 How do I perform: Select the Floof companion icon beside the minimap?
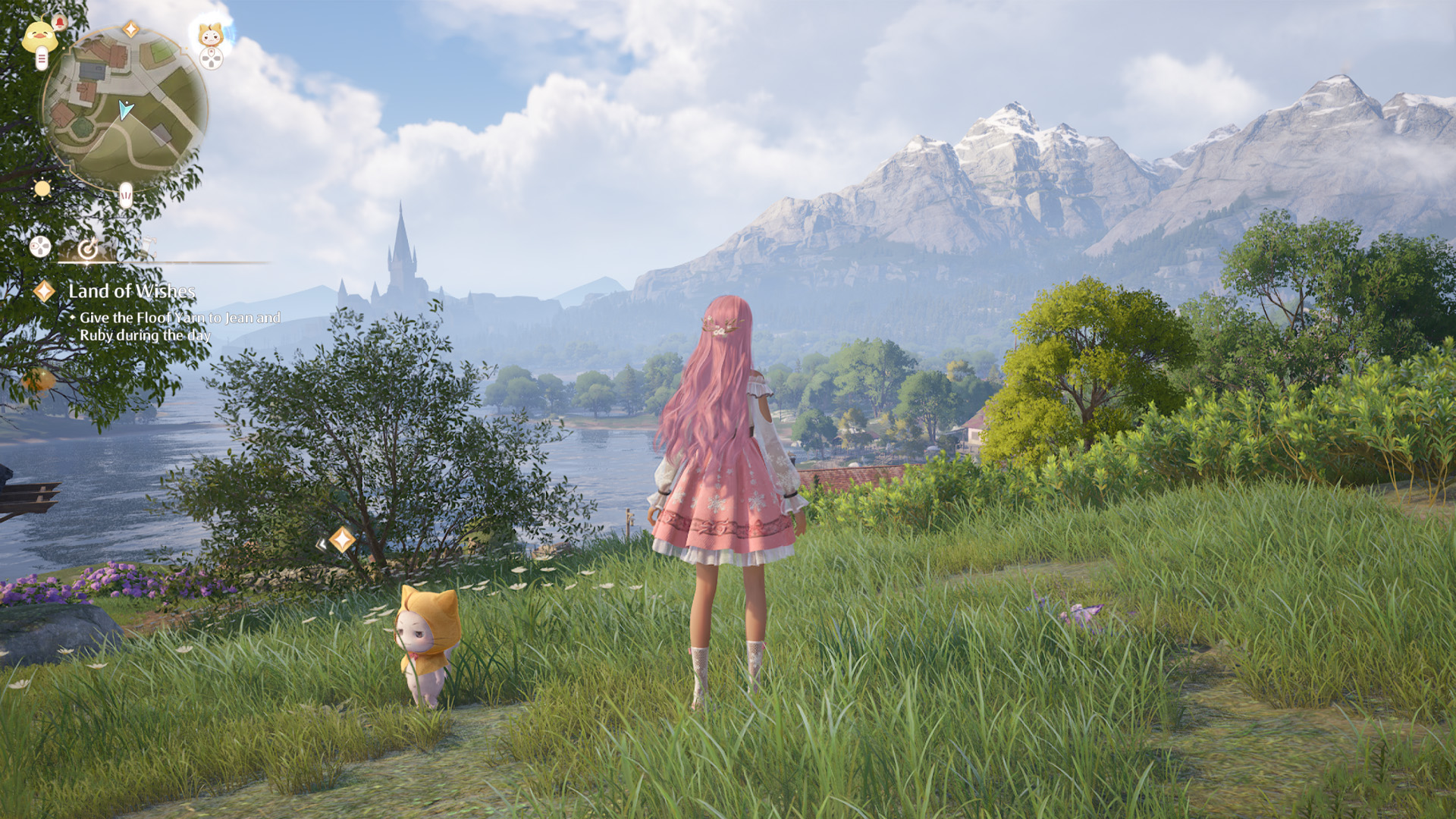pyautogui.click(x=210, y=35)
